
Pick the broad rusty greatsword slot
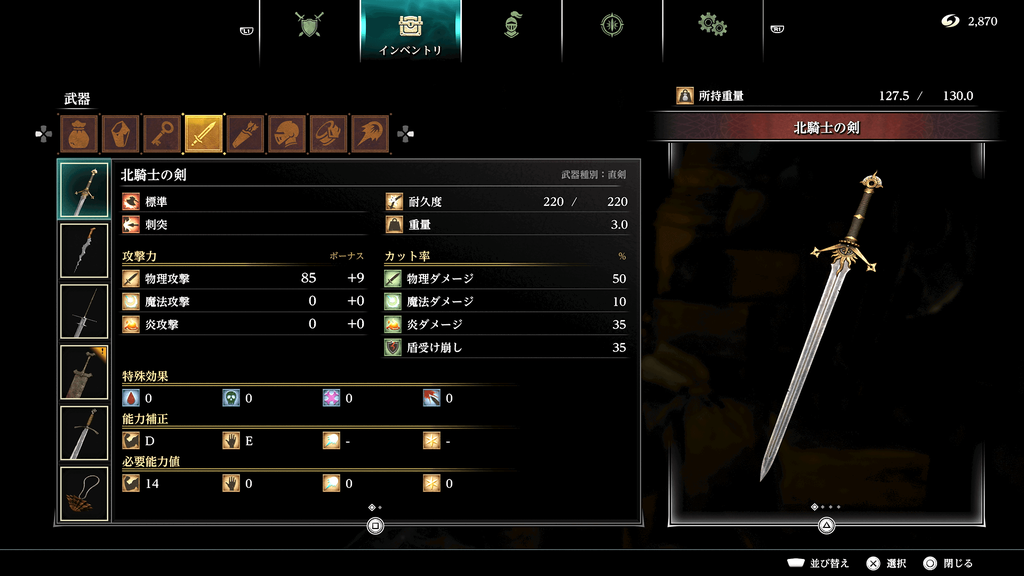(84, 372)
